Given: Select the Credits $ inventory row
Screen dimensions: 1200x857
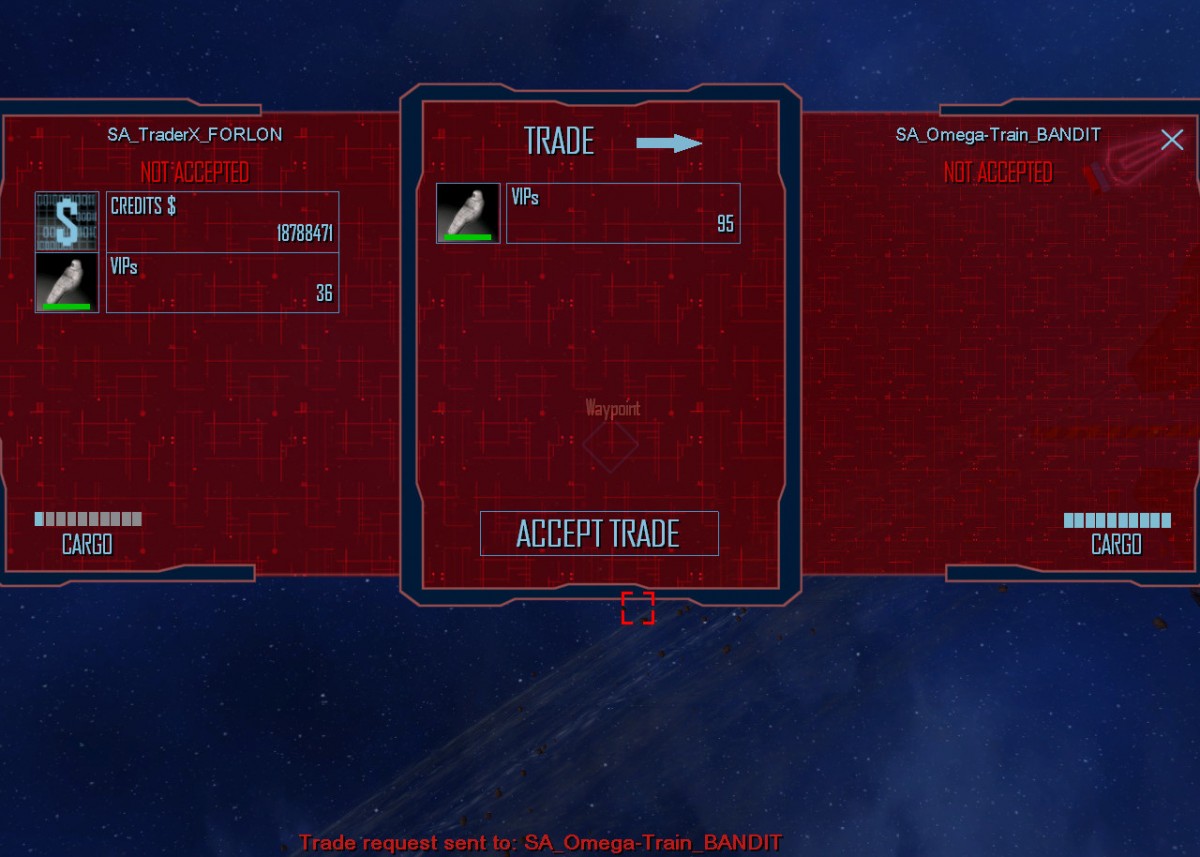Looking at the screenshot, I should pos(222,221).
